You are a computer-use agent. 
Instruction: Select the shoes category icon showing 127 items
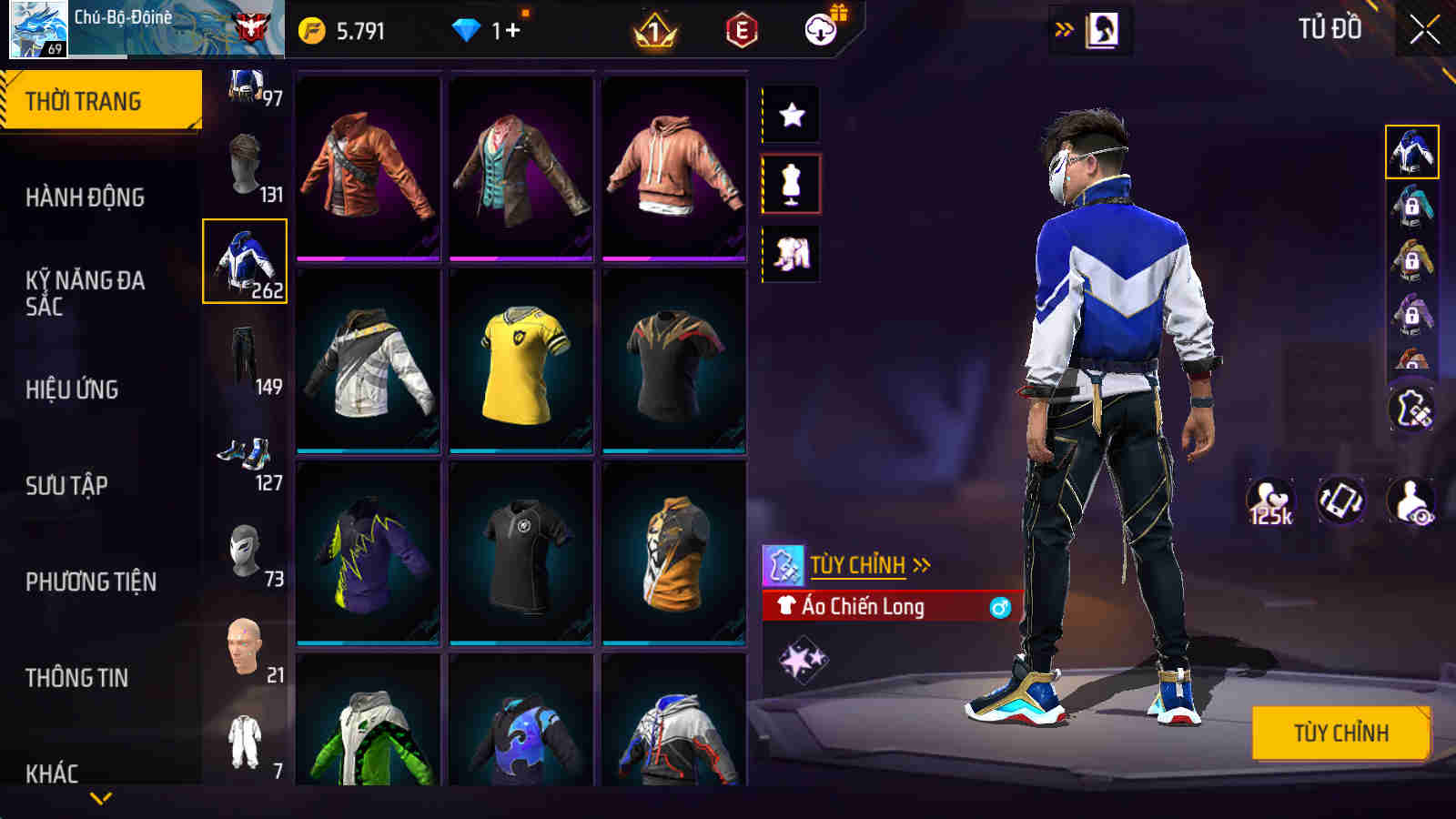coord(240,450)
